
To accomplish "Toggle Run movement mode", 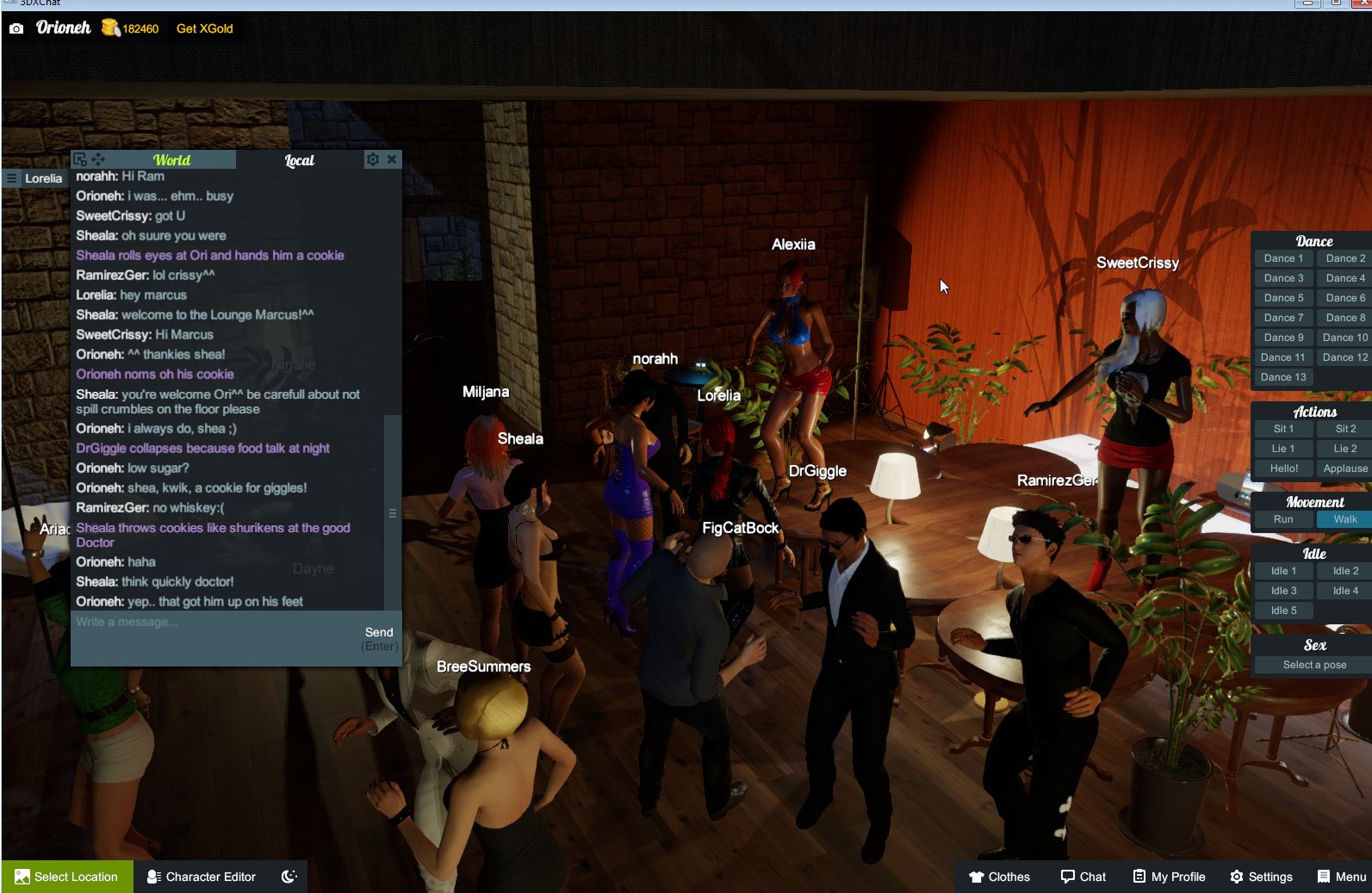I will click(x=1282, y=519).
